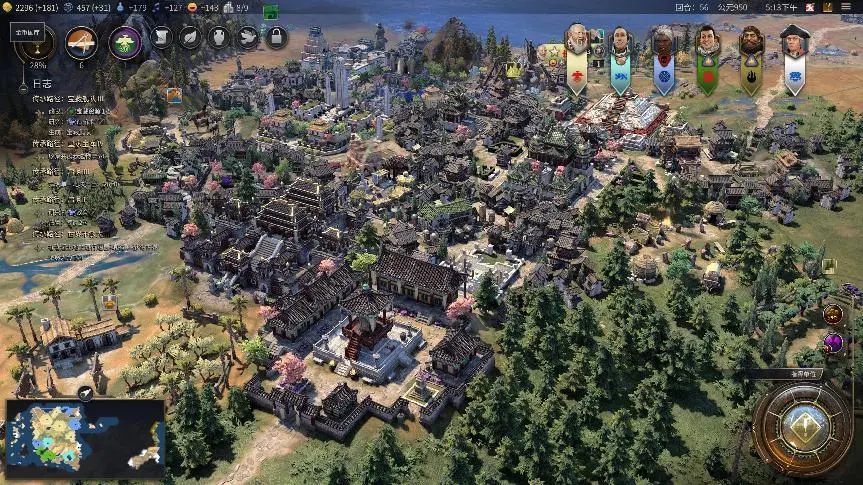Select the white-haired leader with blue banner
The width and height of the screenshot is (863, 485).
(x=664, y=42)
